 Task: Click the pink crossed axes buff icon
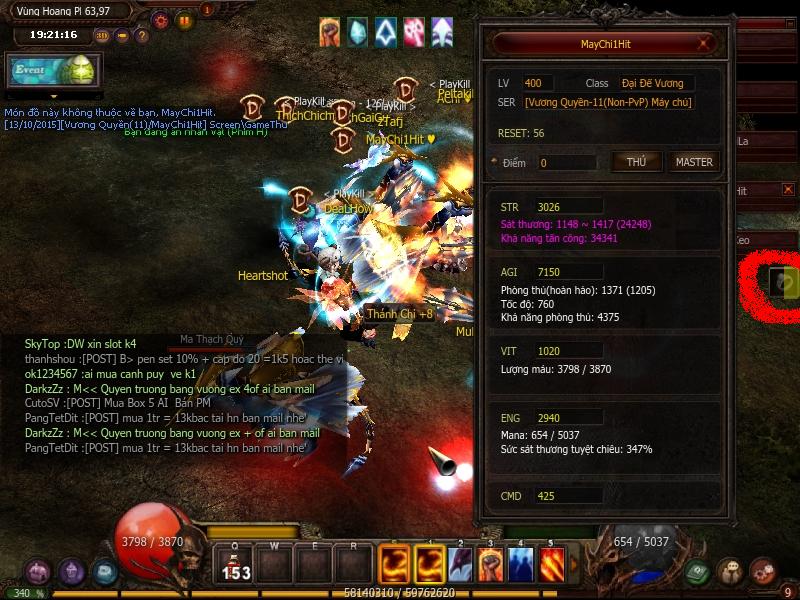(x=414, y=32)
